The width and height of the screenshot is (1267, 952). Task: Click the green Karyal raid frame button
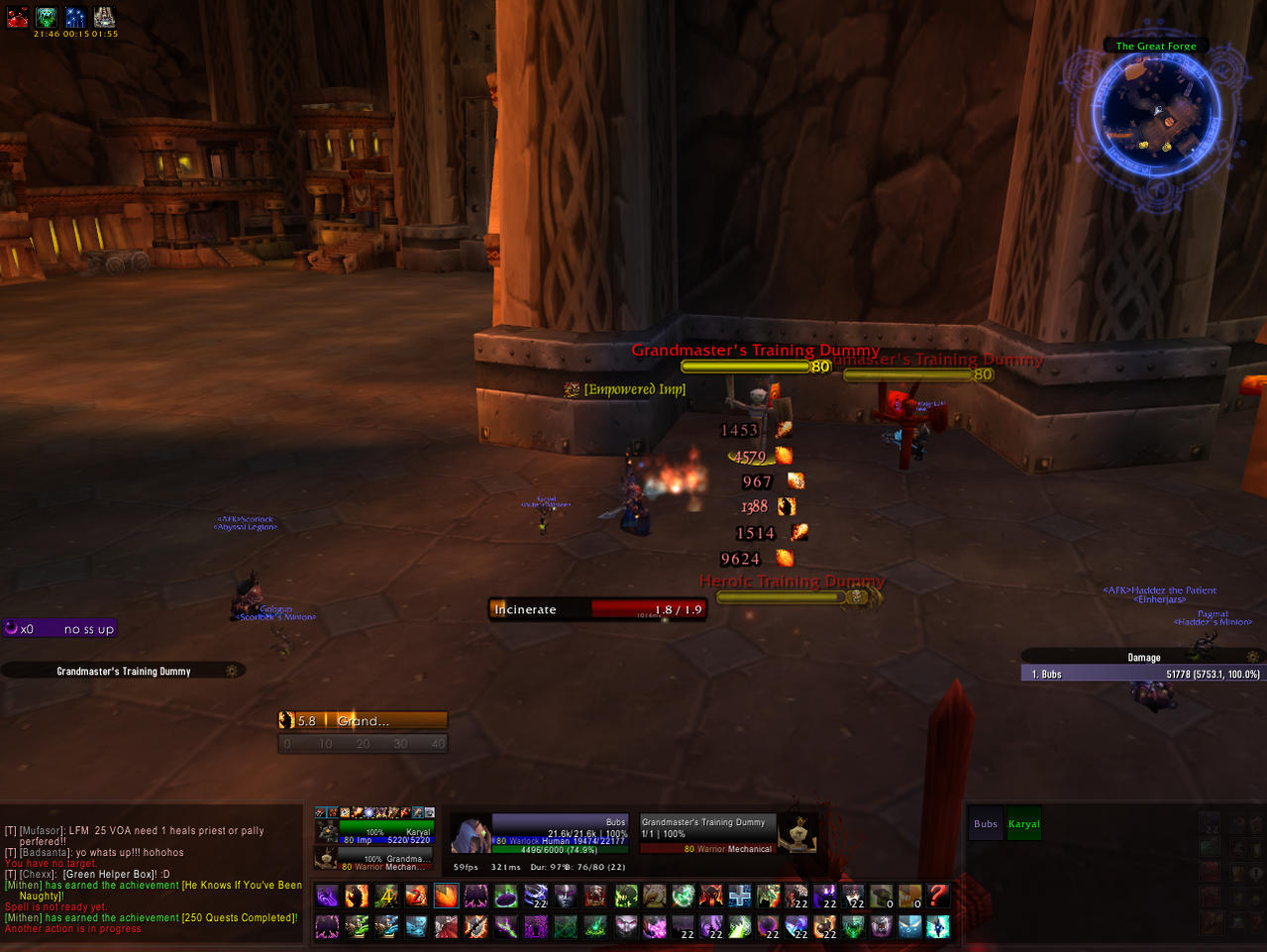pyautogui.click(x=1024, y=824)
